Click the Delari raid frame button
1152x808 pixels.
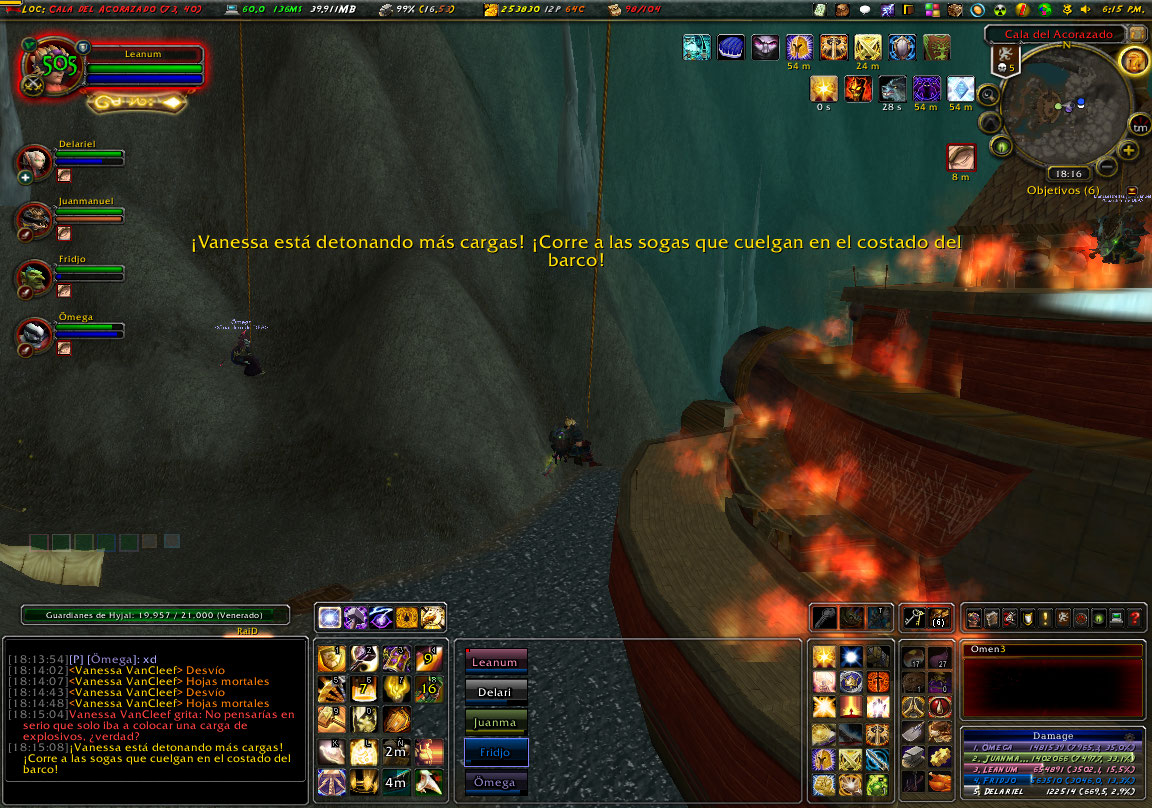(x=495, y=692)
